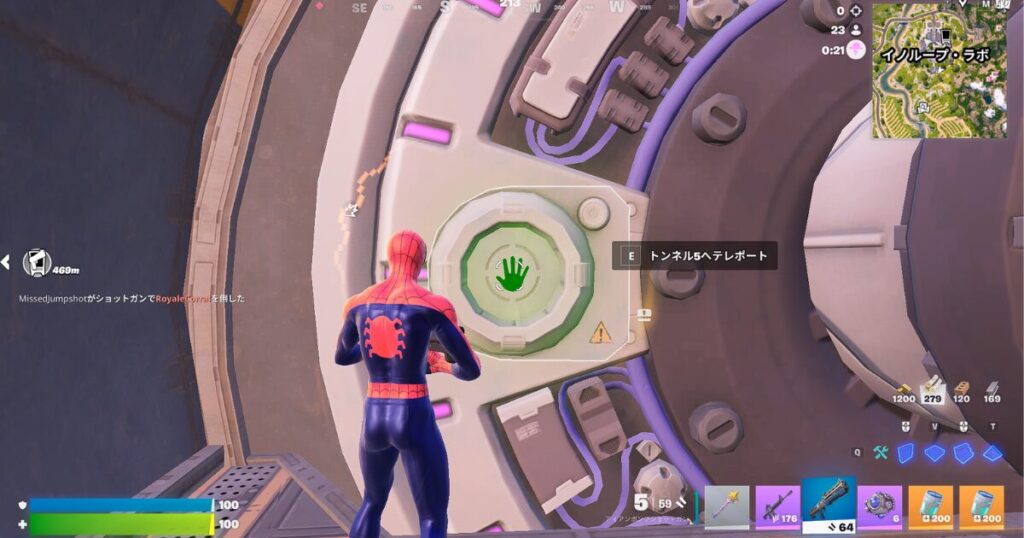Pick the roof building piece
The height and width of the screenshot is (538, 1024).
pos(992,453)
